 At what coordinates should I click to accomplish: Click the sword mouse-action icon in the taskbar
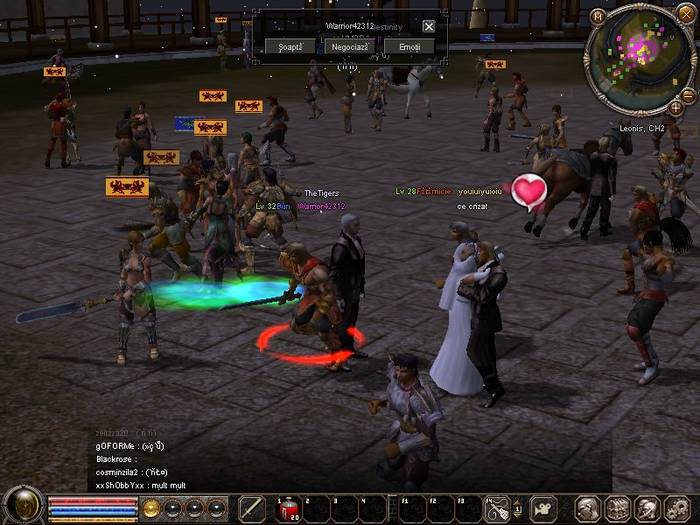coord(497,508)
